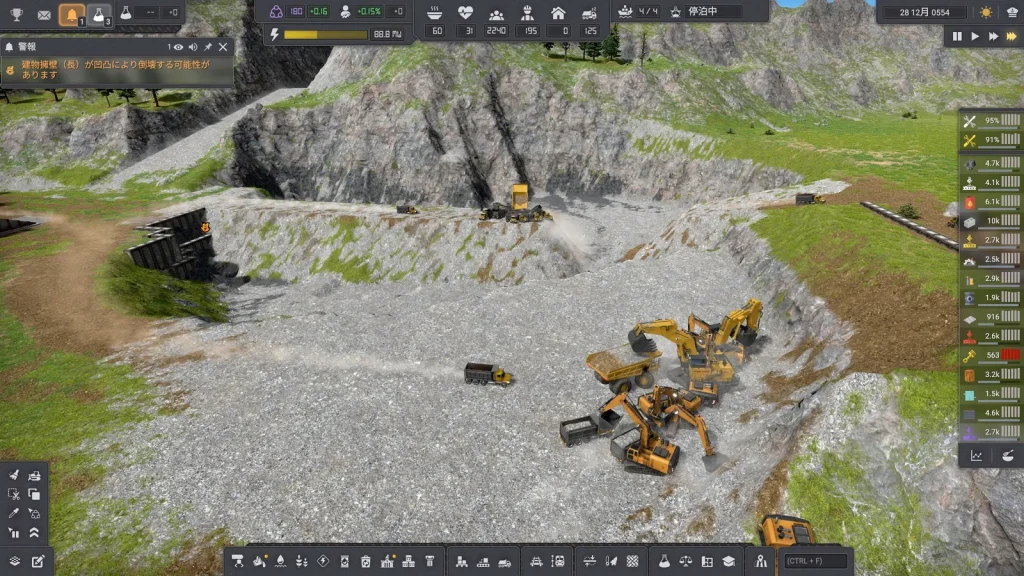Open the trophy goals panel
1024x576 pixels.
pos(16,14)
